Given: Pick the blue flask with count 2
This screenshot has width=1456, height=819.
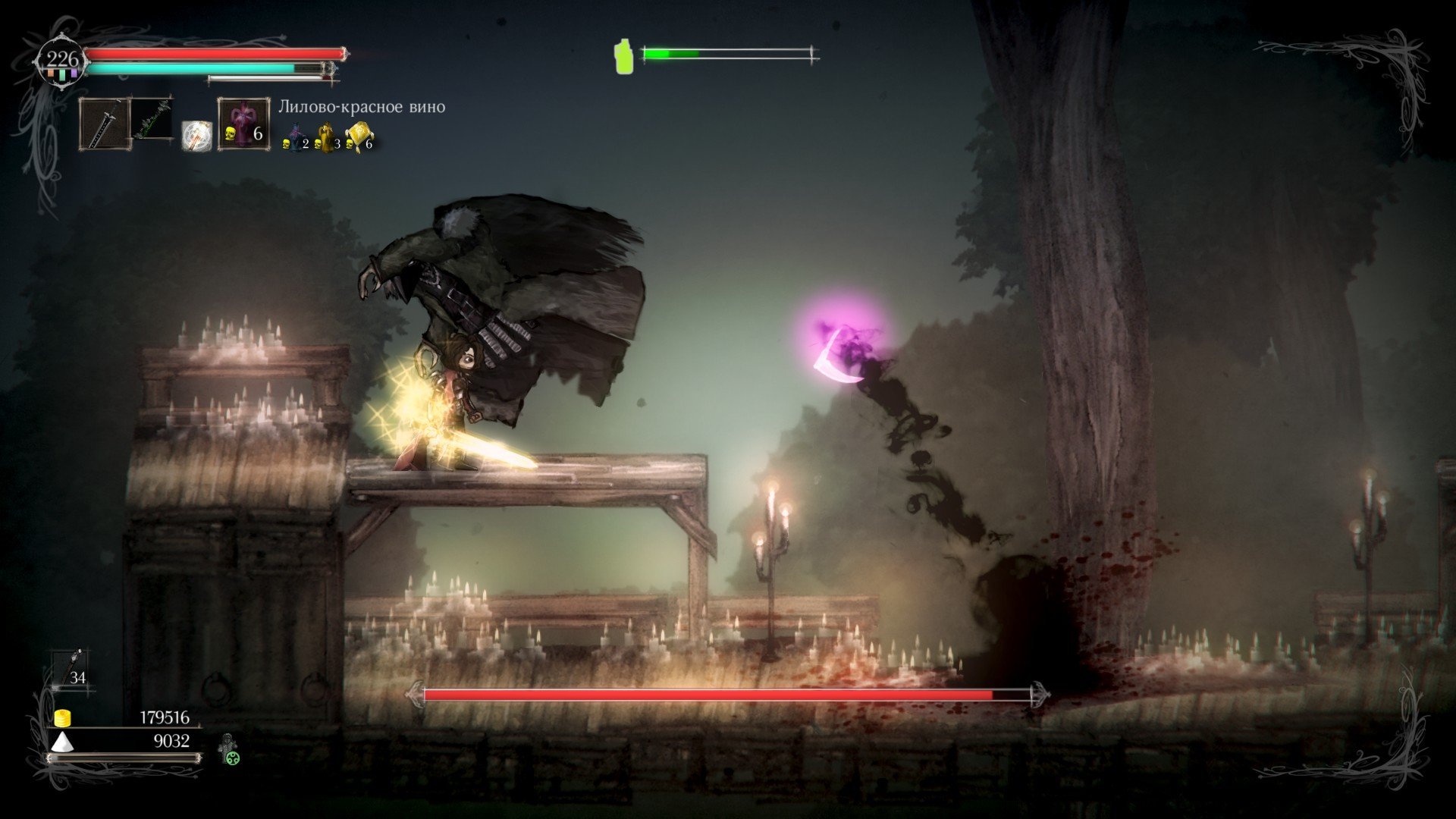Looking at the screenshot, I should pyautogui.click(x=296, y=139).
